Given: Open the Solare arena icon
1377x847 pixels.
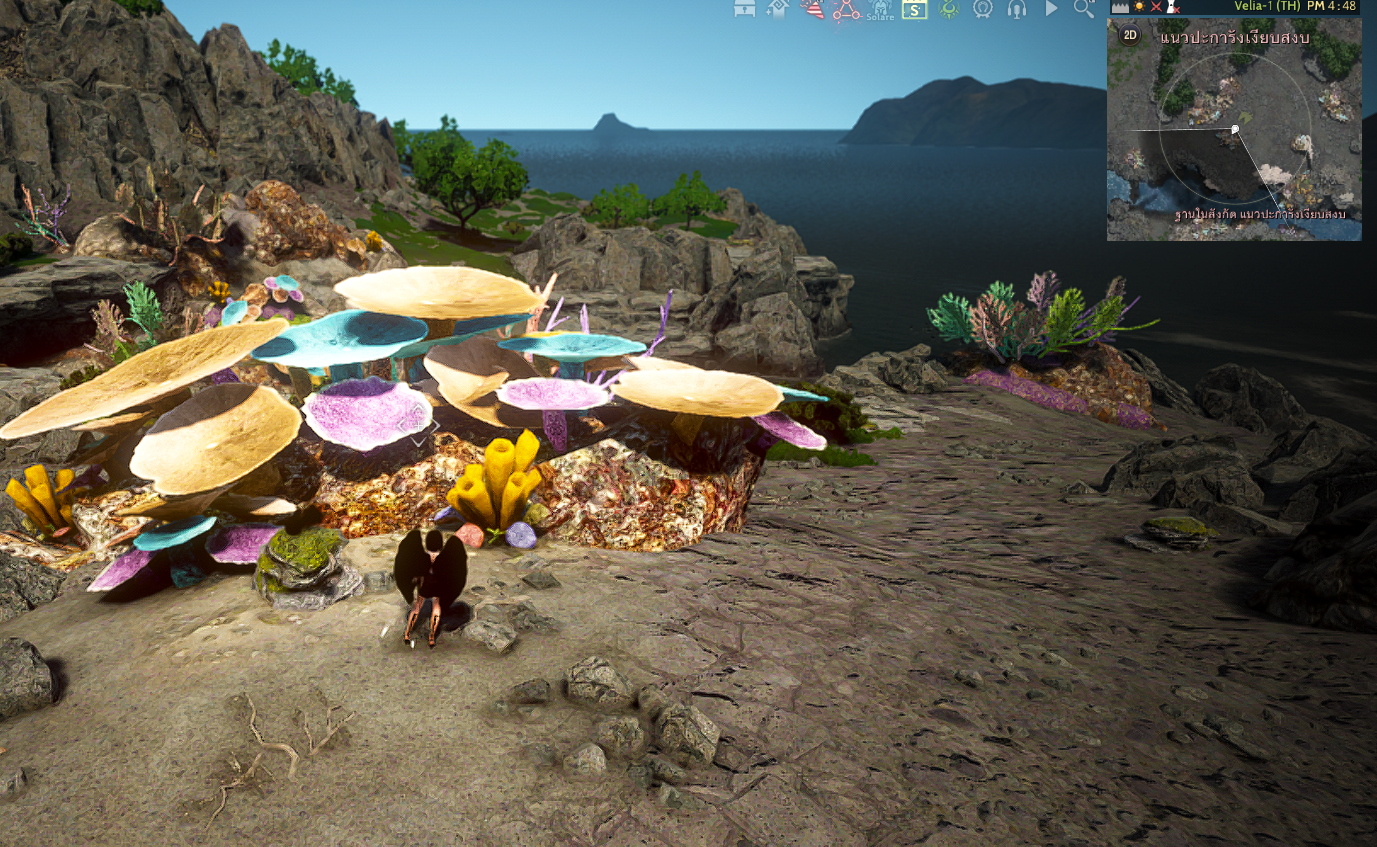Looking at the screenshot, I should [x=881, y=10].
